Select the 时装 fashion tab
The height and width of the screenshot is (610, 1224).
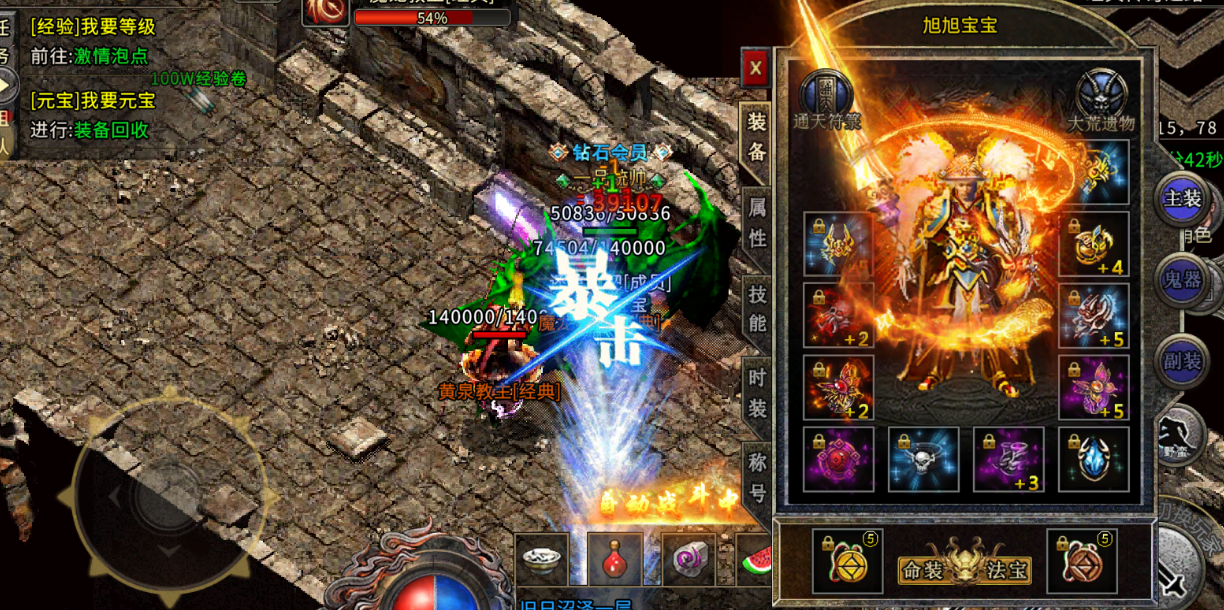(757, 392)
